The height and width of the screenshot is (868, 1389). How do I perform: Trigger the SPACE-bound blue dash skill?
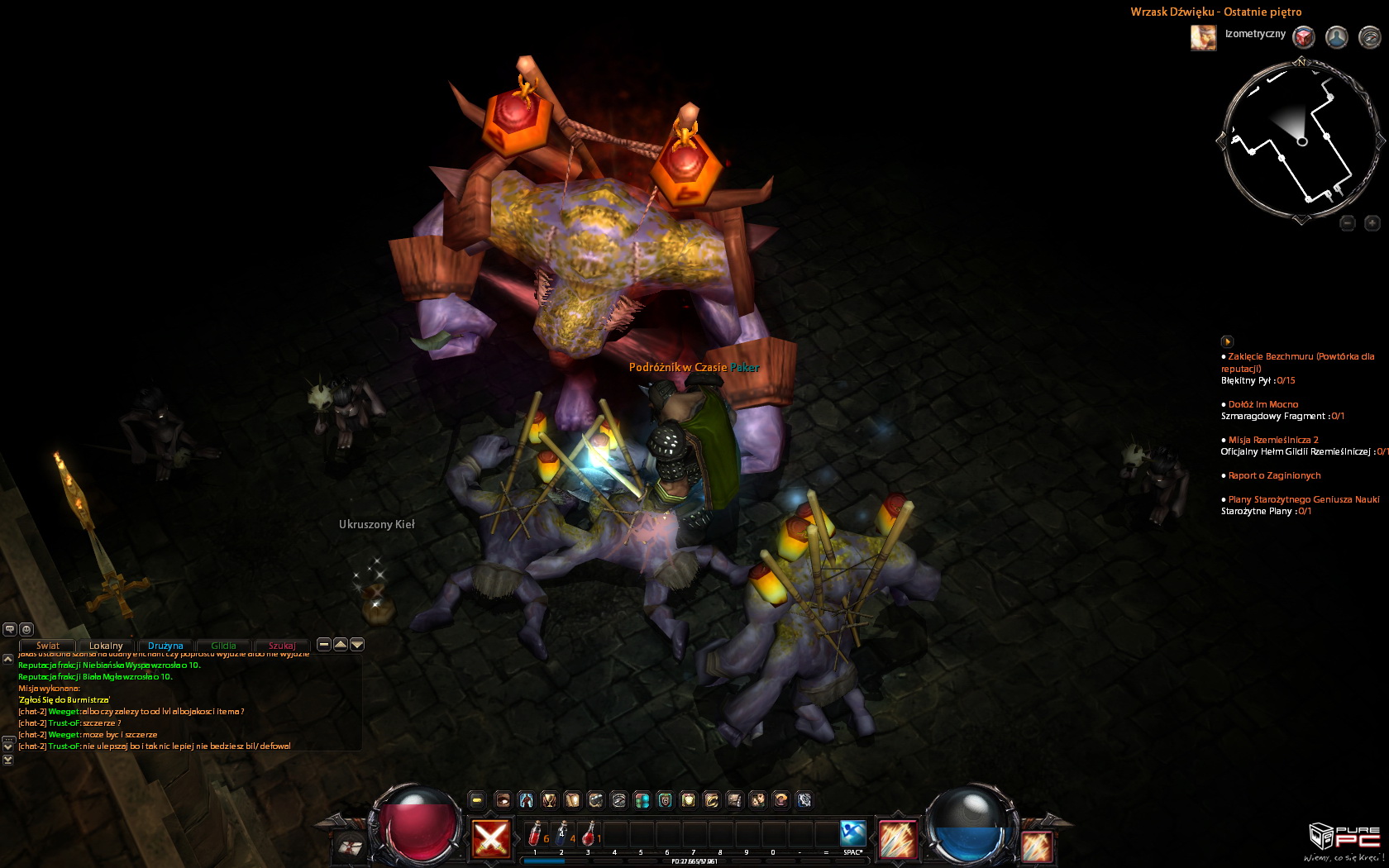852,832
